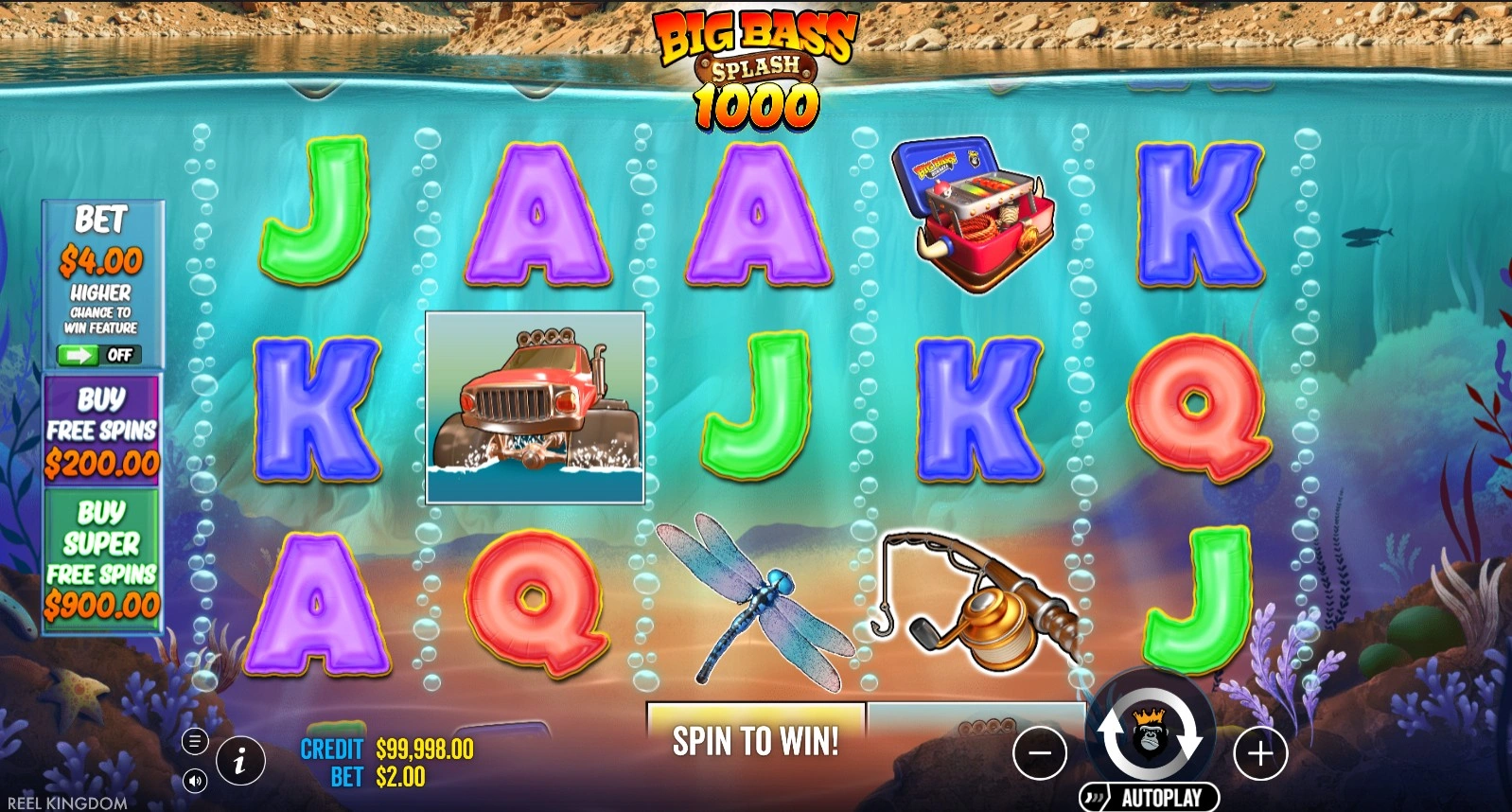Screen dimensions: 1512x812
Task: Toggle the higher chance ante bet switch
Action: pyautogui.click(x=98, y=355)
